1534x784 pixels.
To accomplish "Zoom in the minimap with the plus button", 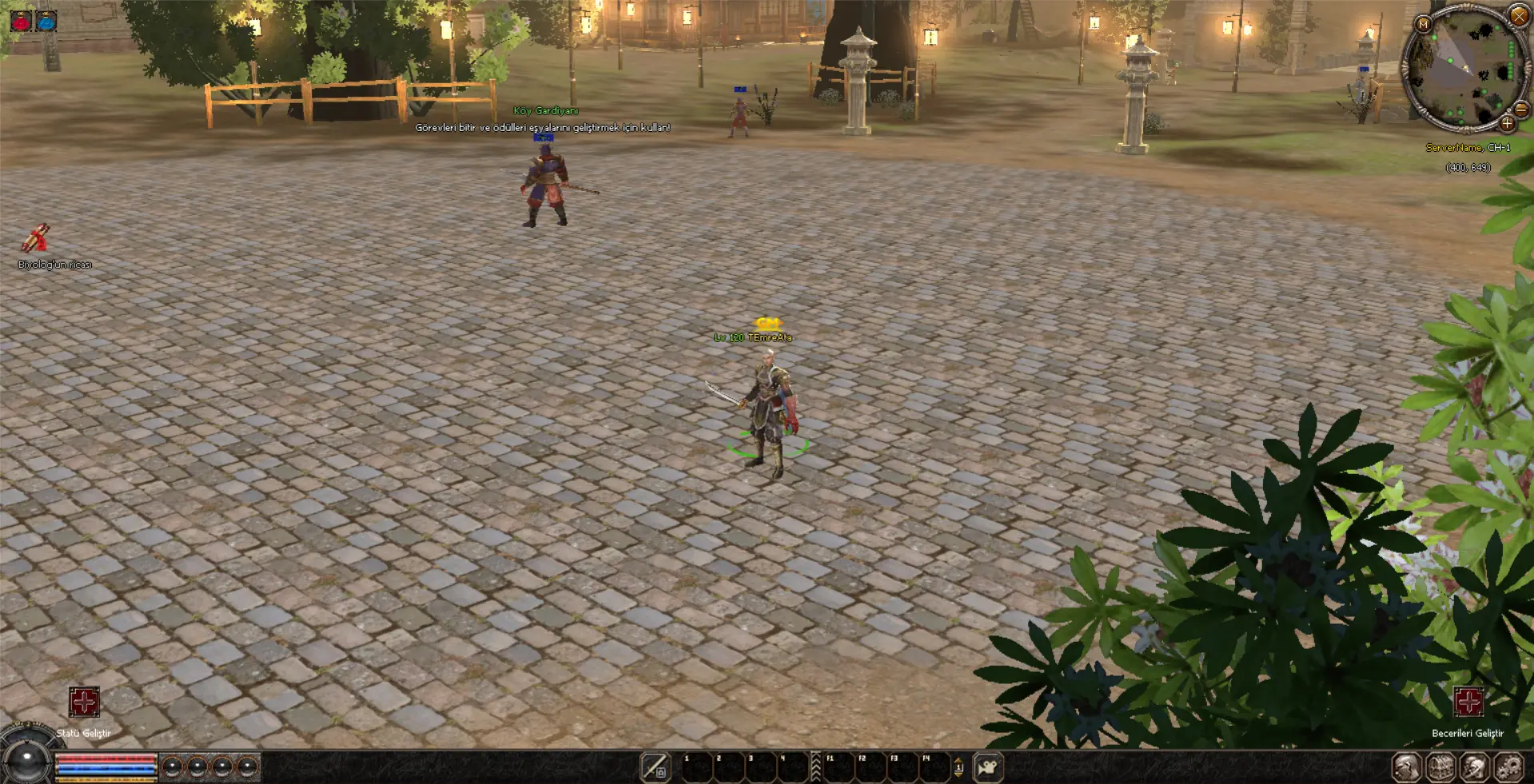I will (x=1507, y=123).
